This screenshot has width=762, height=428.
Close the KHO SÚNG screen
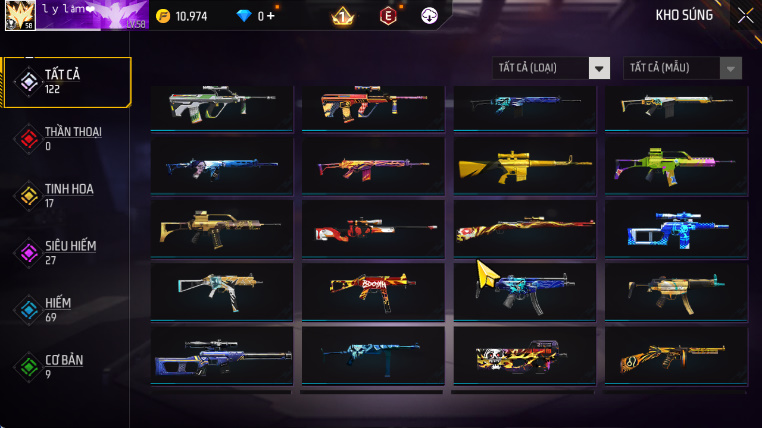click(x=745, y=15)
